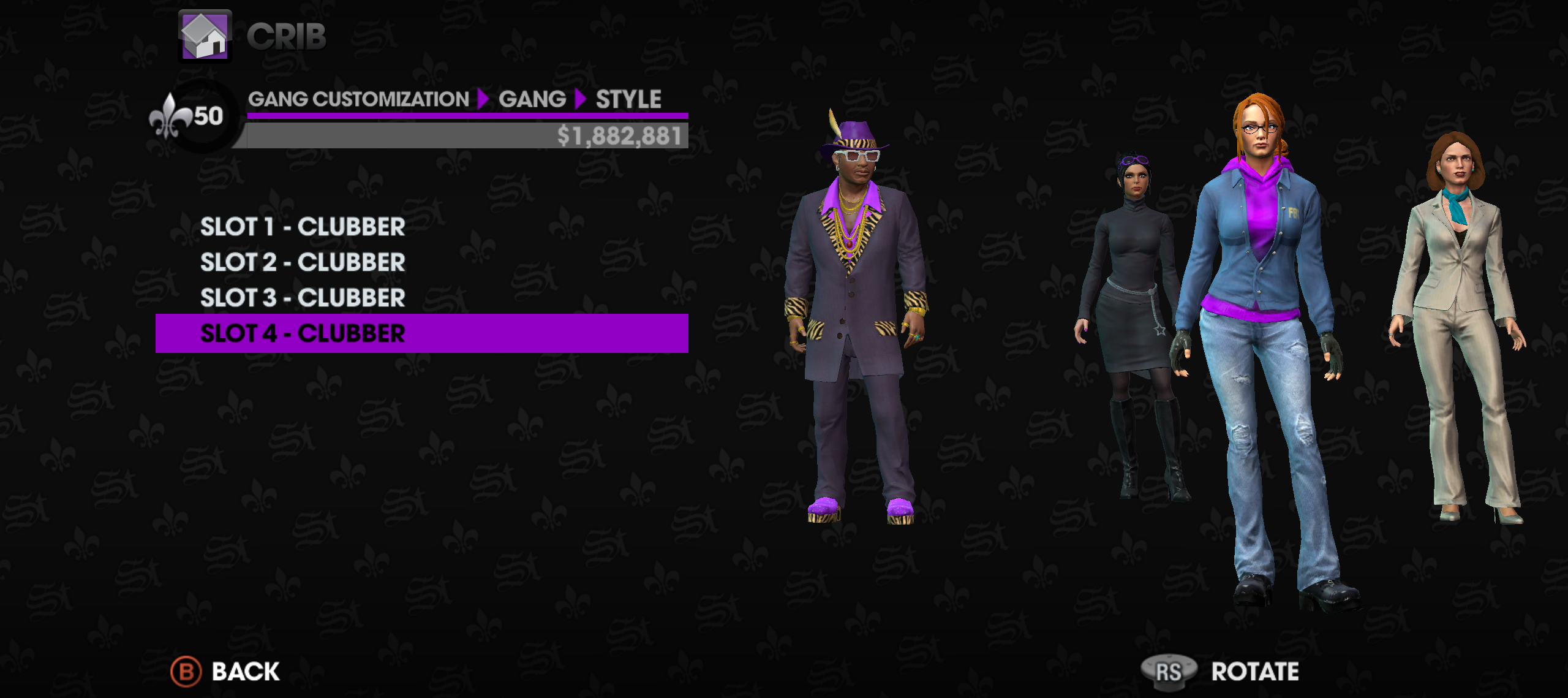Pick the Slot 3 - Clubber option

click(x=303, y=298)
